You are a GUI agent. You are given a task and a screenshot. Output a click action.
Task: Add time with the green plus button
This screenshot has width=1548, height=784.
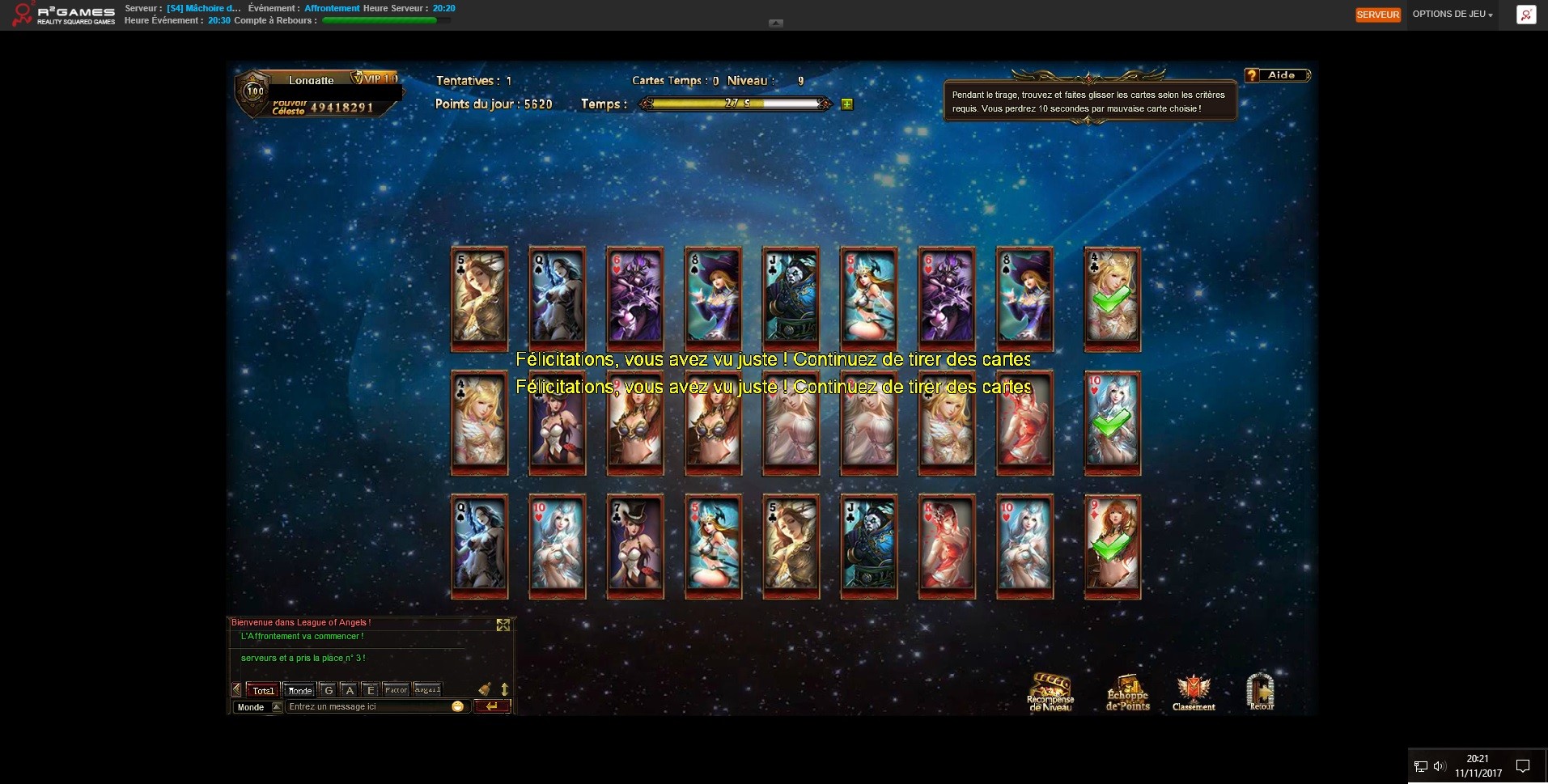point(846,104)
